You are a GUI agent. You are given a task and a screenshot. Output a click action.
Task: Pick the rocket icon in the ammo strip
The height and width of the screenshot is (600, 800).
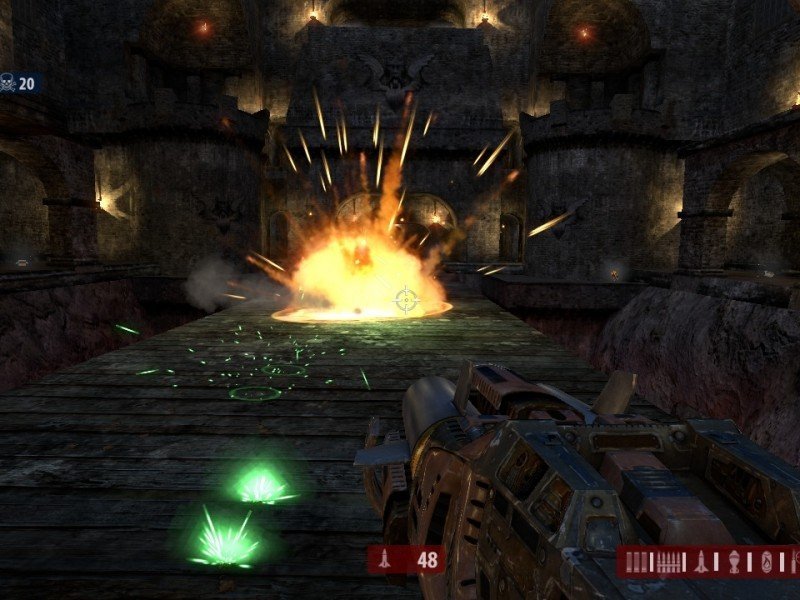click(x=701, y=562)
